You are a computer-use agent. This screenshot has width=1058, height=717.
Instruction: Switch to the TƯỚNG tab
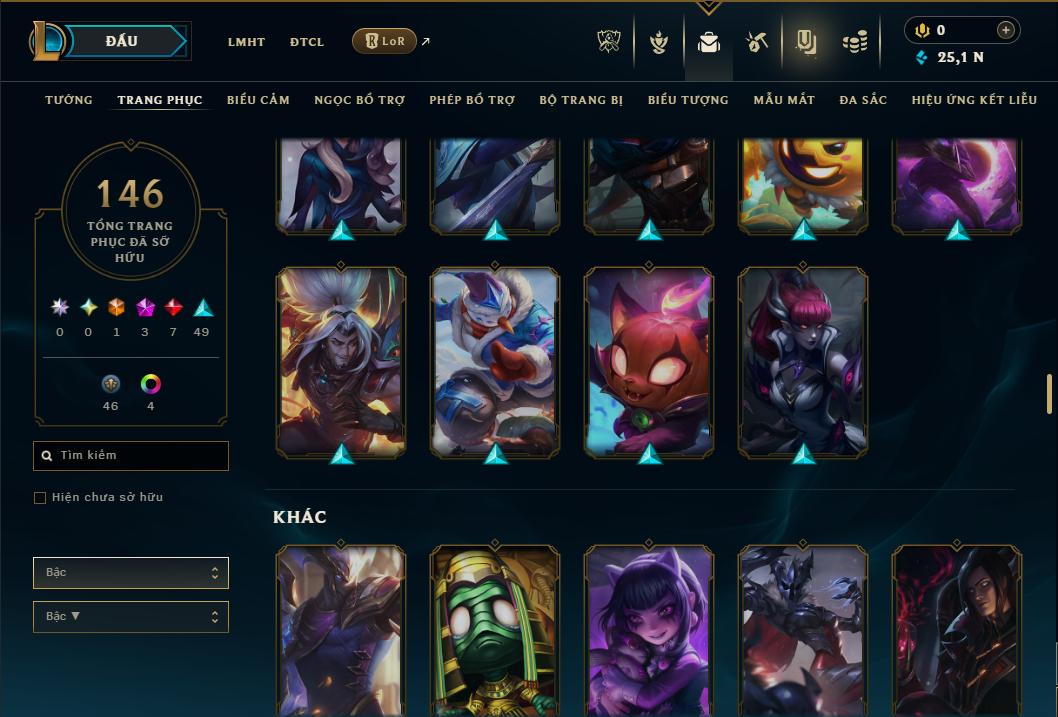coord(69,100)
